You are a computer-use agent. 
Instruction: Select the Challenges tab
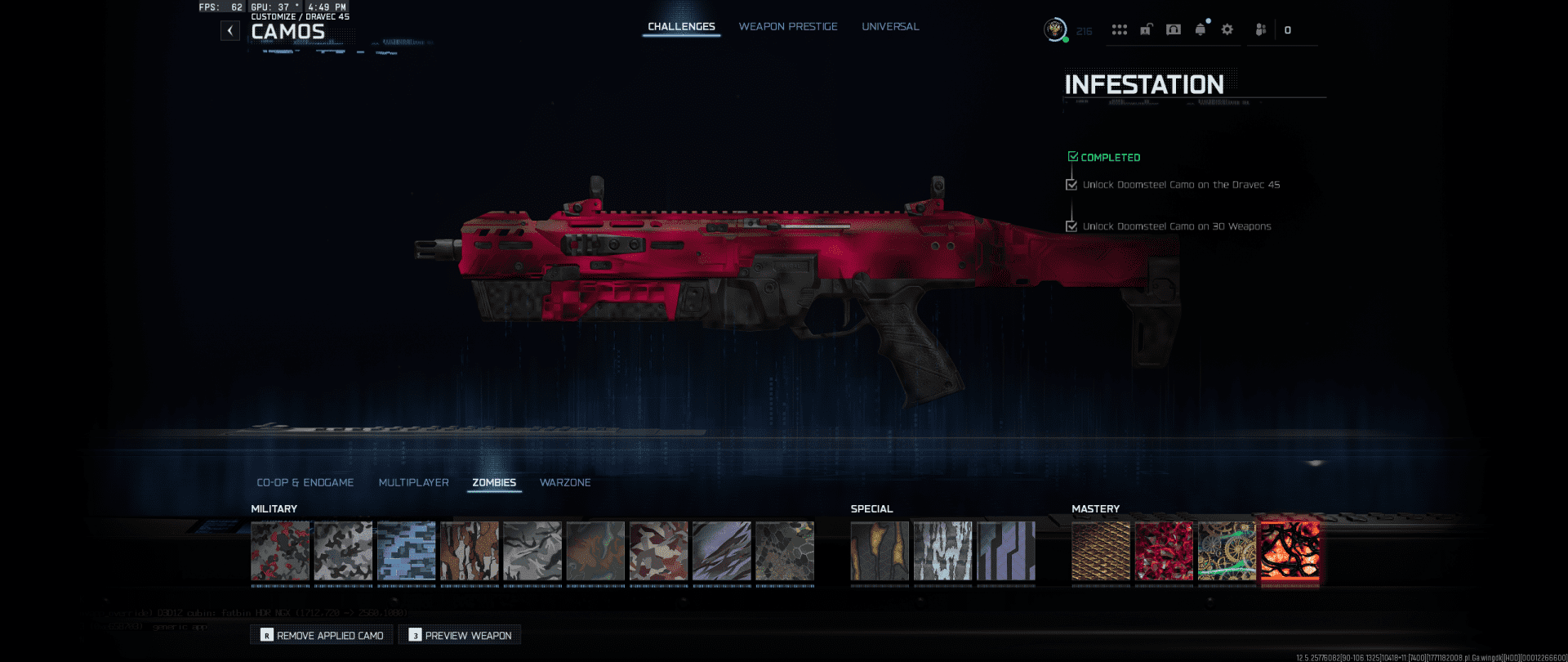coord(681,27)
